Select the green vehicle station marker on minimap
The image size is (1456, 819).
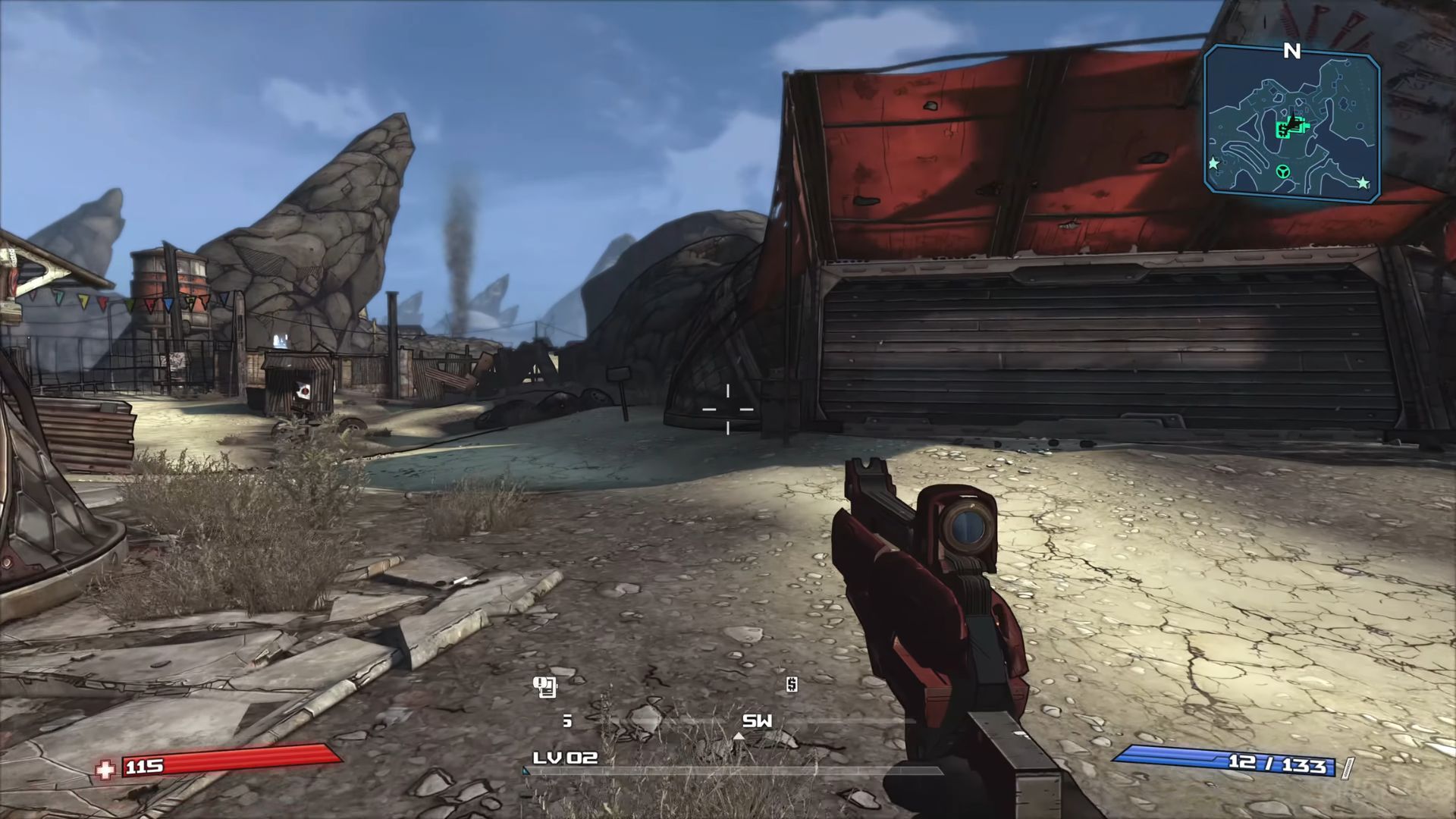1283,172
